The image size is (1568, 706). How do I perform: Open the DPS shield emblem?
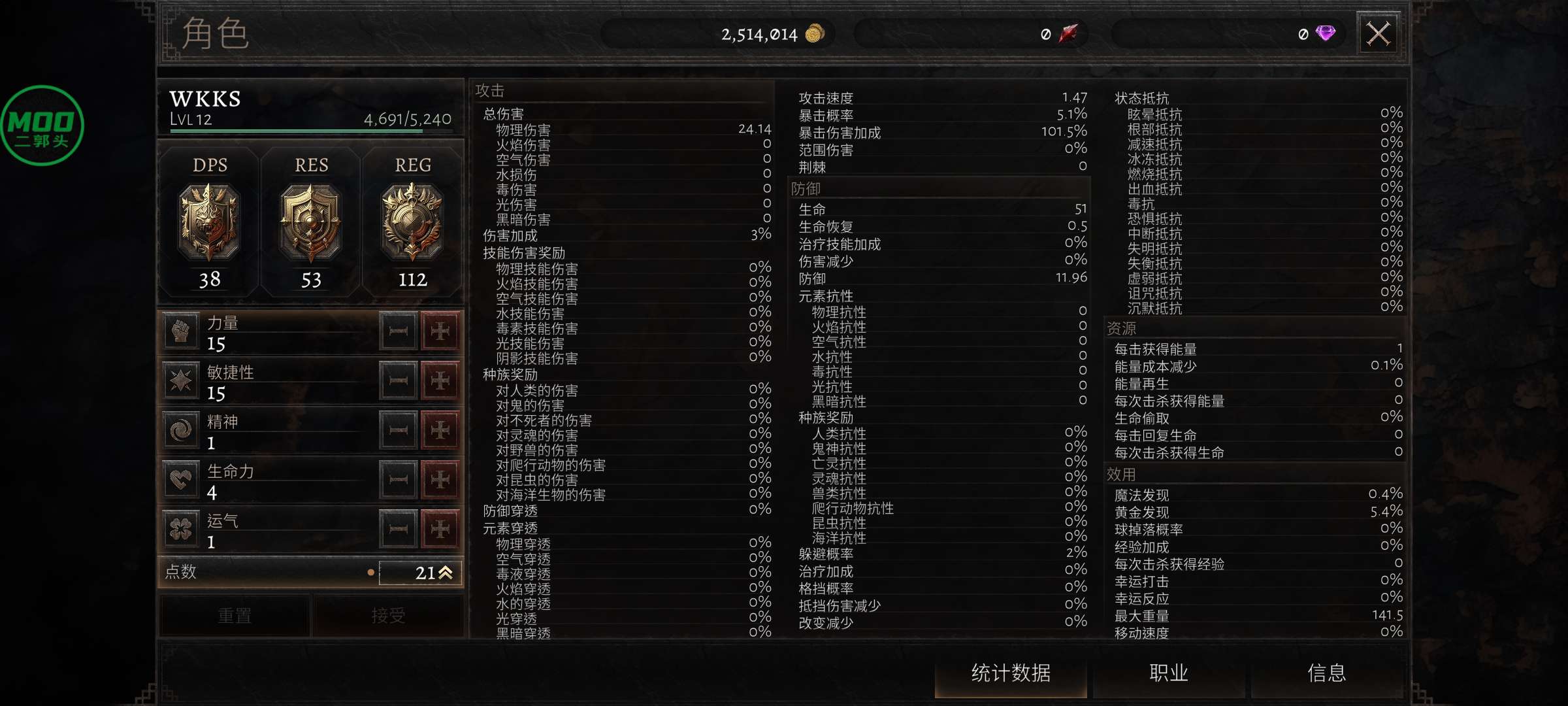pos(211,220)
